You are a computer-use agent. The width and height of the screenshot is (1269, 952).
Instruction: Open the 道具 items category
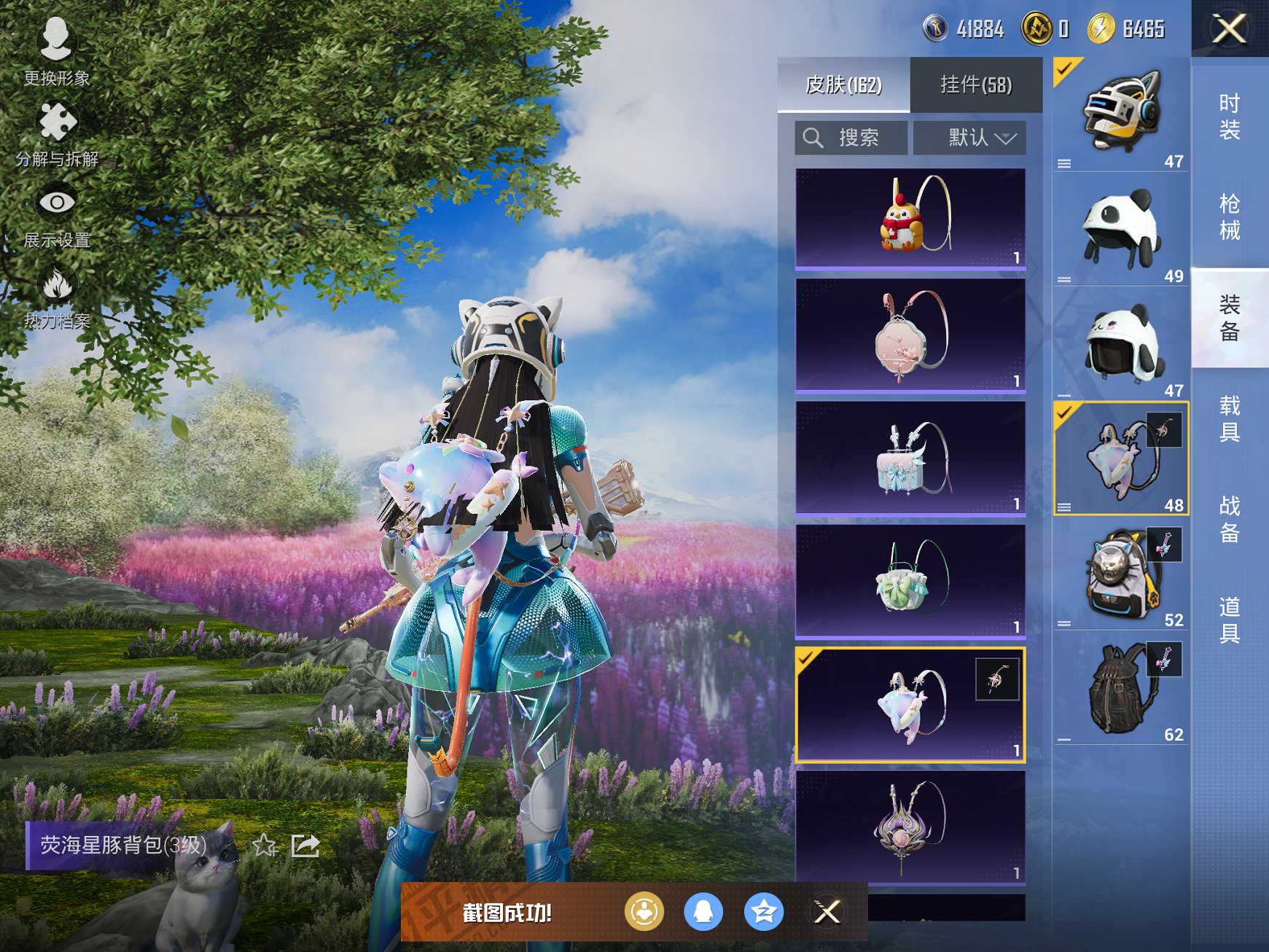point(1230,620)
